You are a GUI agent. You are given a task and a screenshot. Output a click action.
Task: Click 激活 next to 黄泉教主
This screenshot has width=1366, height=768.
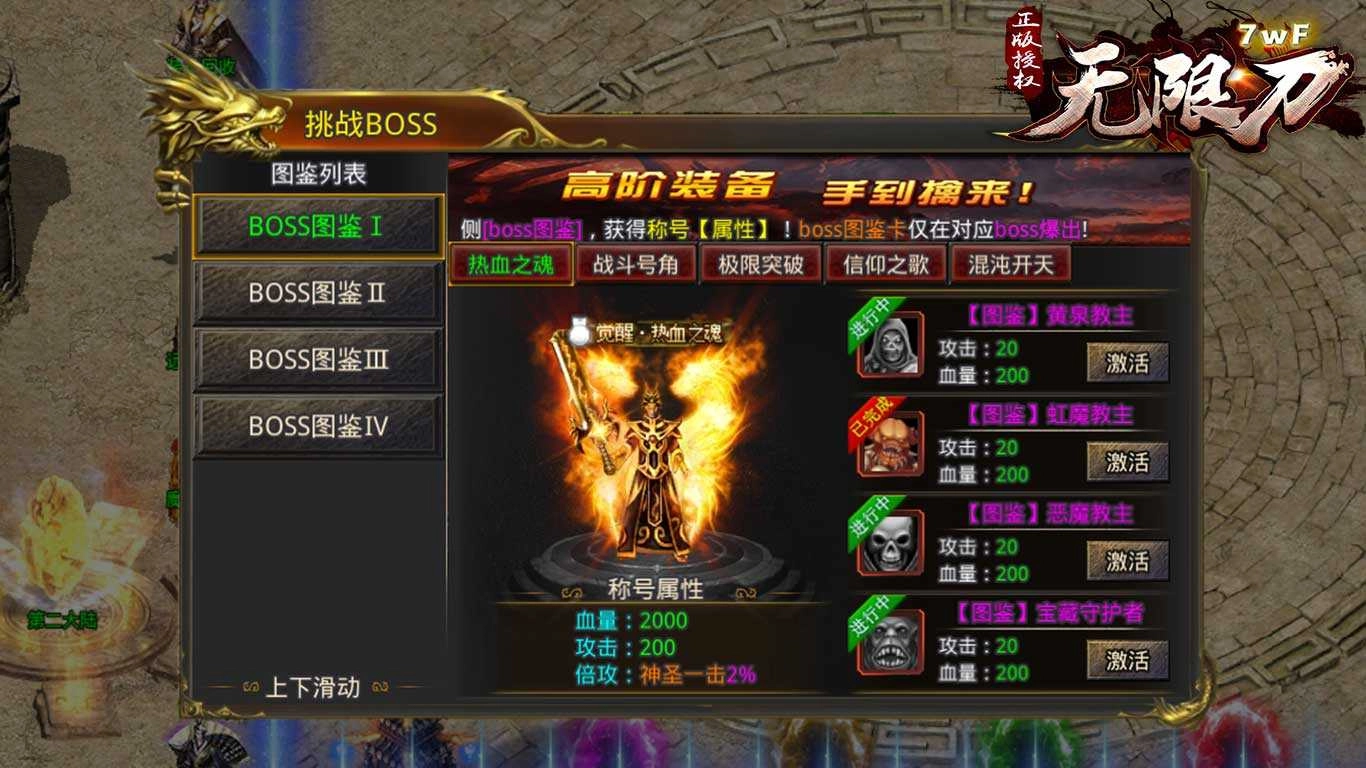1131,362
